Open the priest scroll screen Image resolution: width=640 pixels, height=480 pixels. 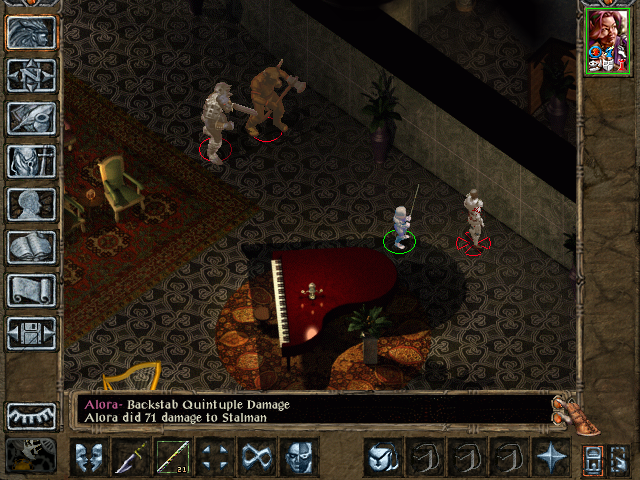tap(31, 289)
